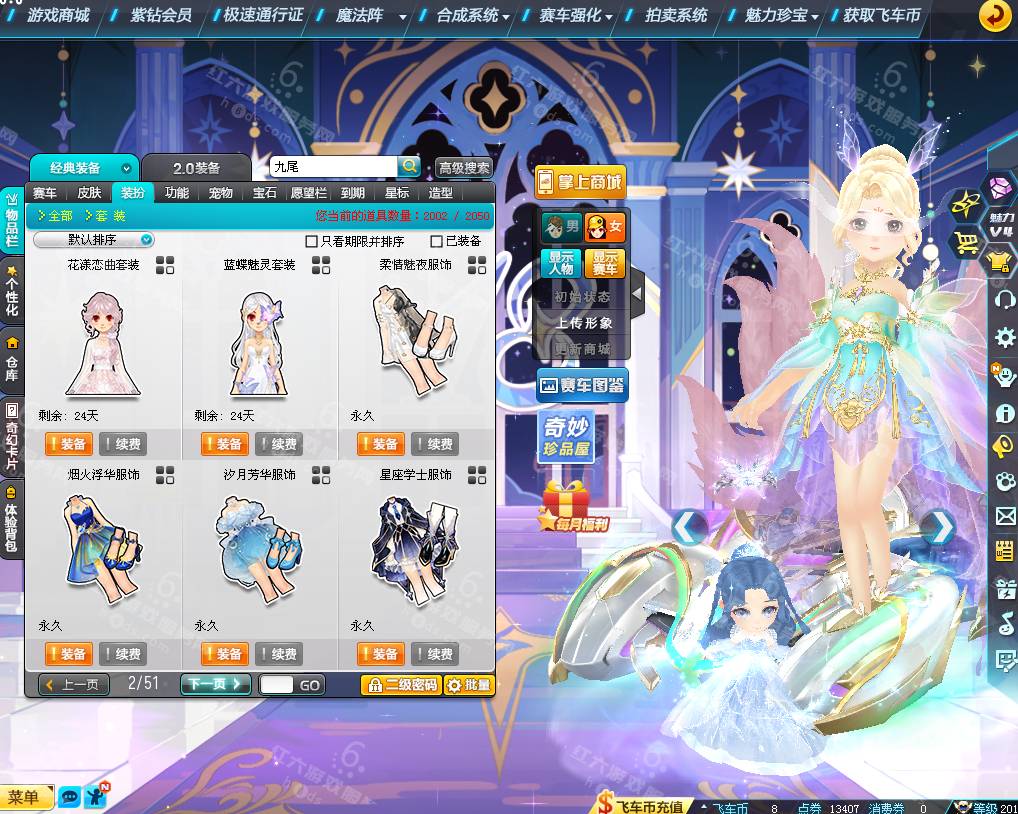1018x814 pixels.
Task: Open the 默认排序 sort dropdown
Action: pos(94,240)
